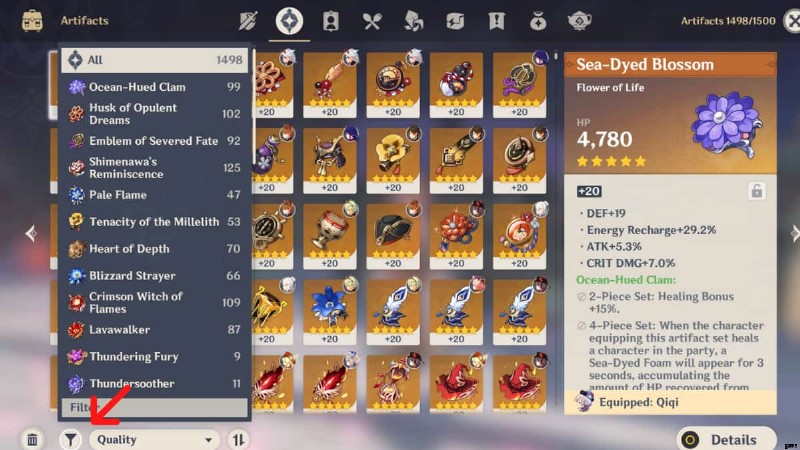Open the Quality sort dropdown
The width and height of the screenshot is (800, 450).
(x=154, y=439)
